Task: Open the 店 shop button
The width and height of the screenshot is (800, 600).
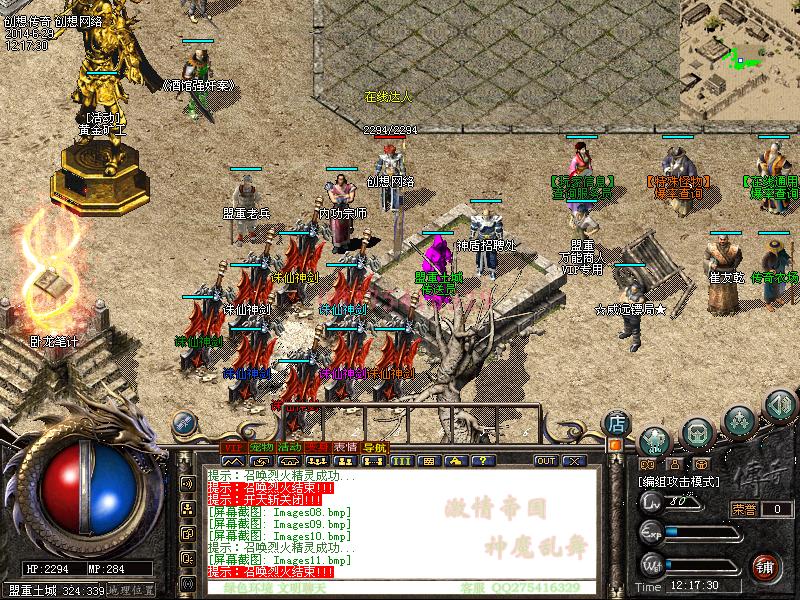Action: tap(617, 422)
